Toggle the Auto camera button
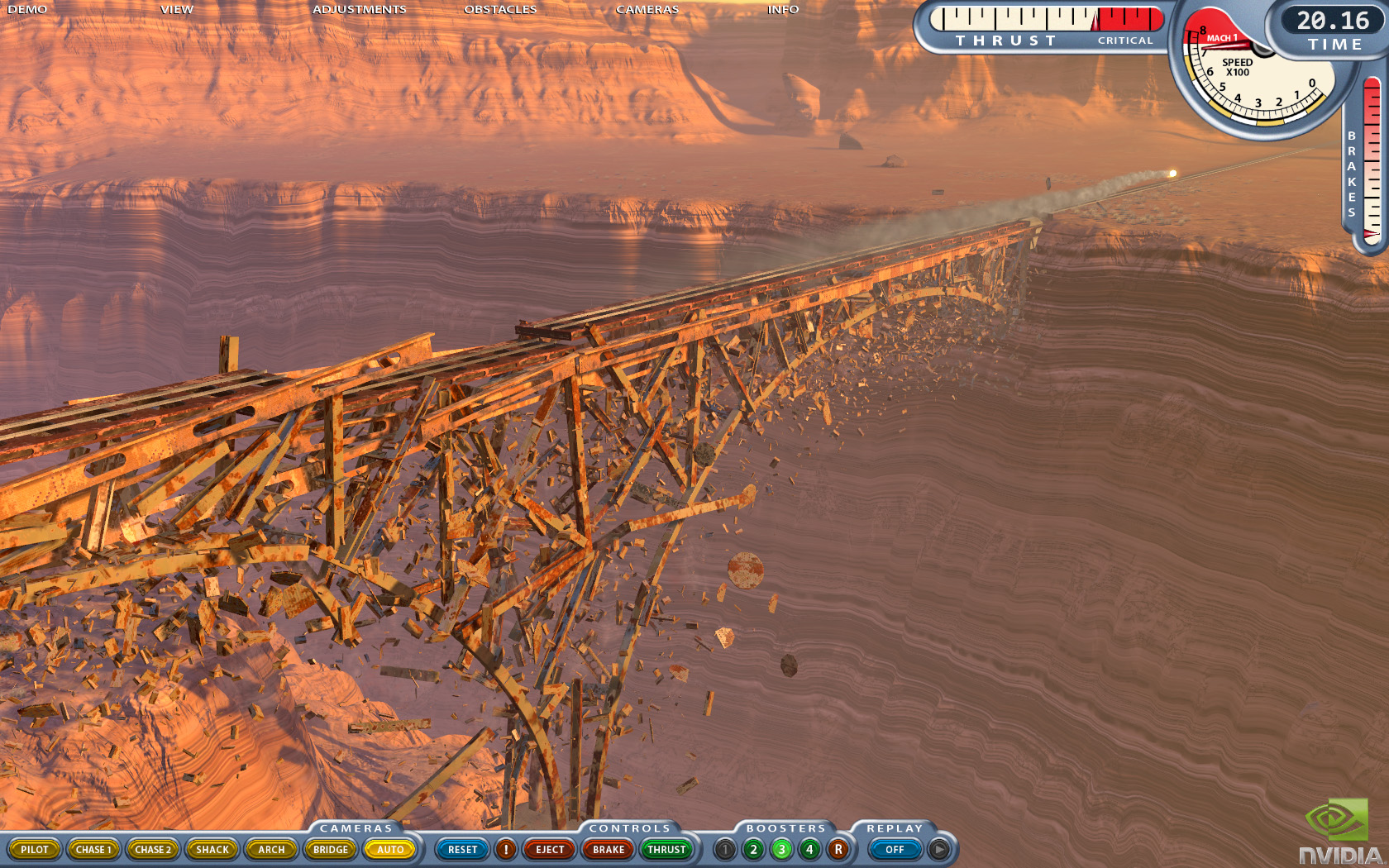This screenshot has height=868, width=1389. 390,849
